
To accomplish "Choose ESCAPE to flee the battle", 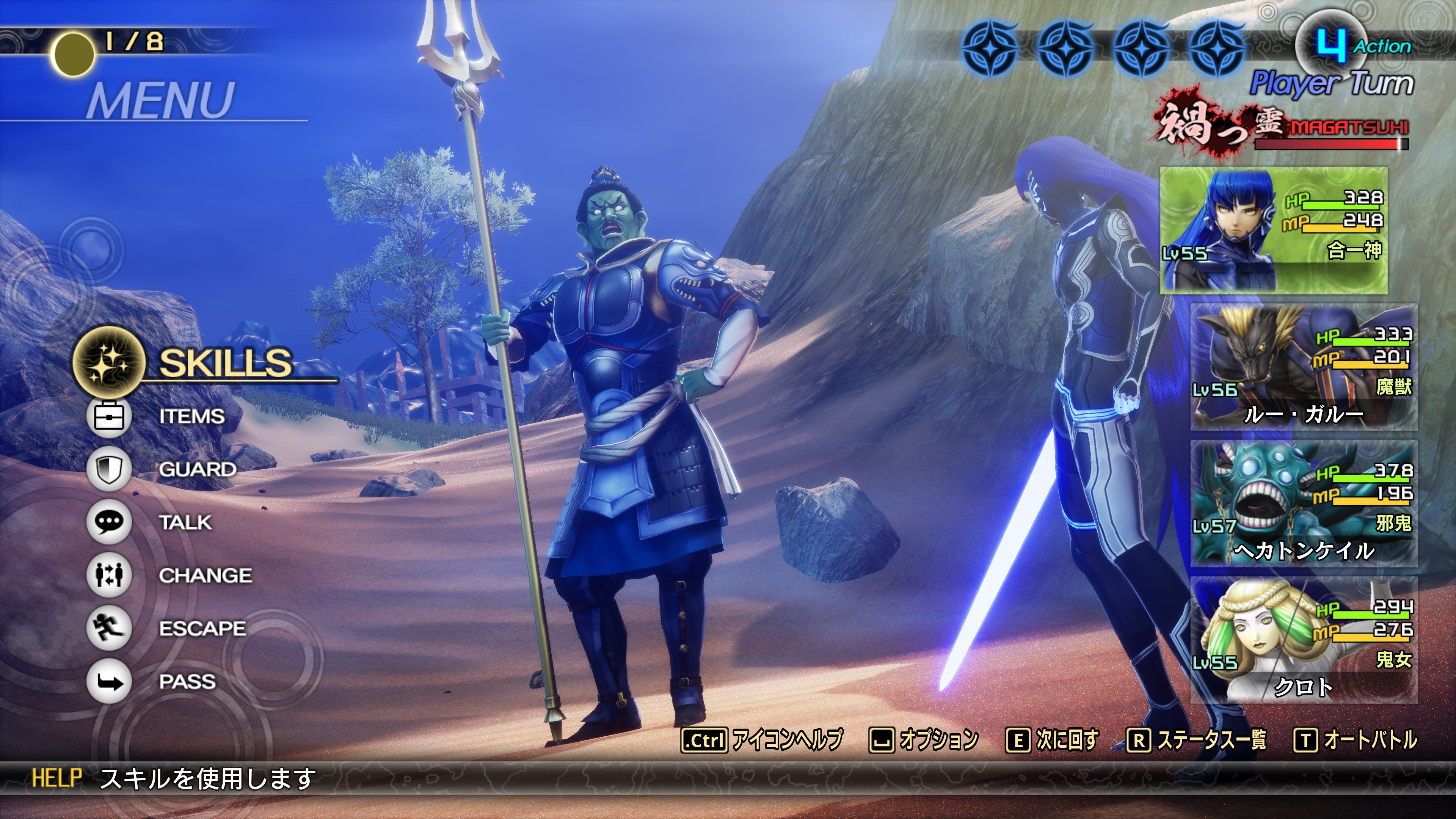I will point(202,629).
